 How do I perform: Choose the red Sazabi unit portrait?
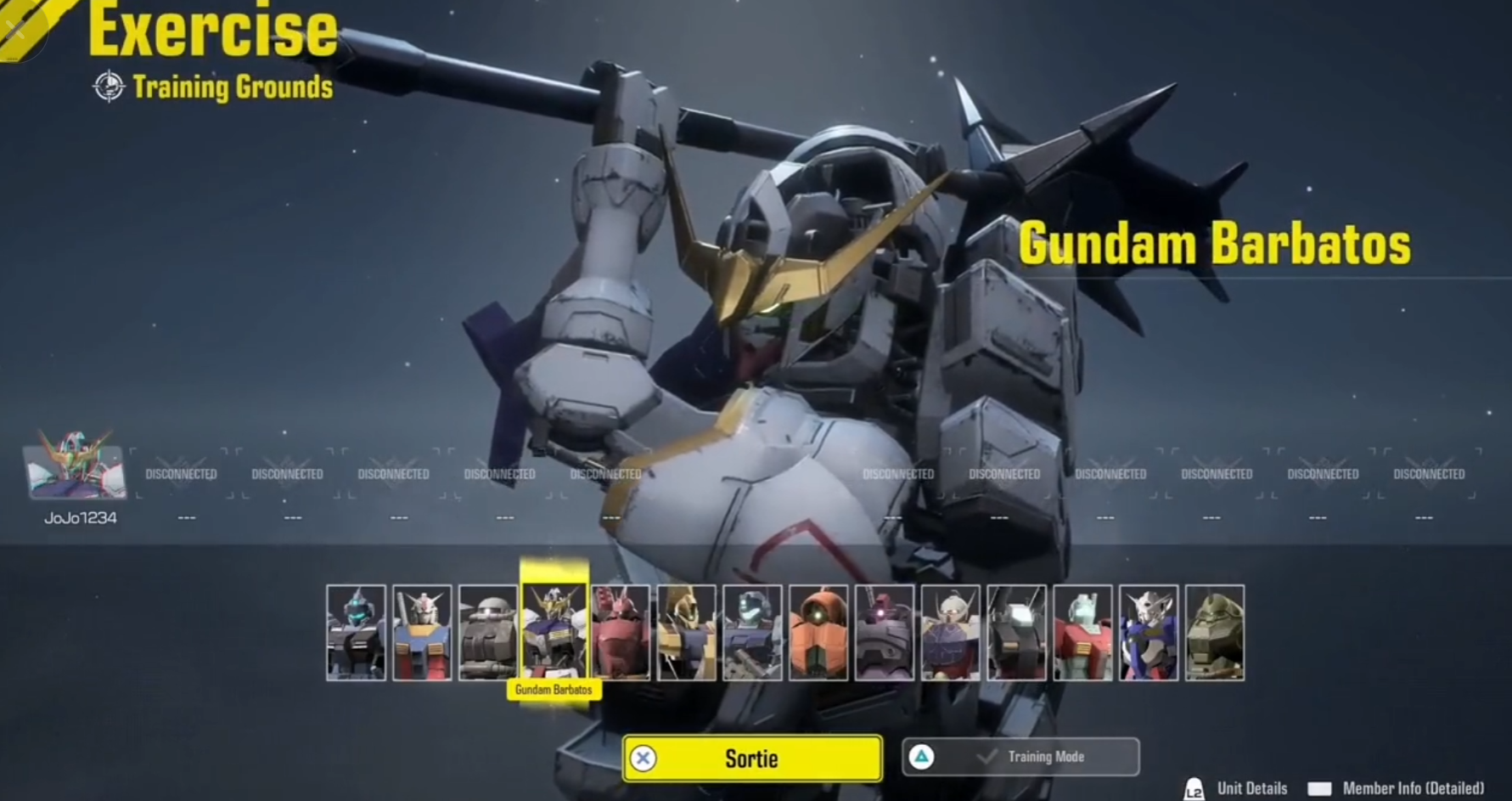621,632
